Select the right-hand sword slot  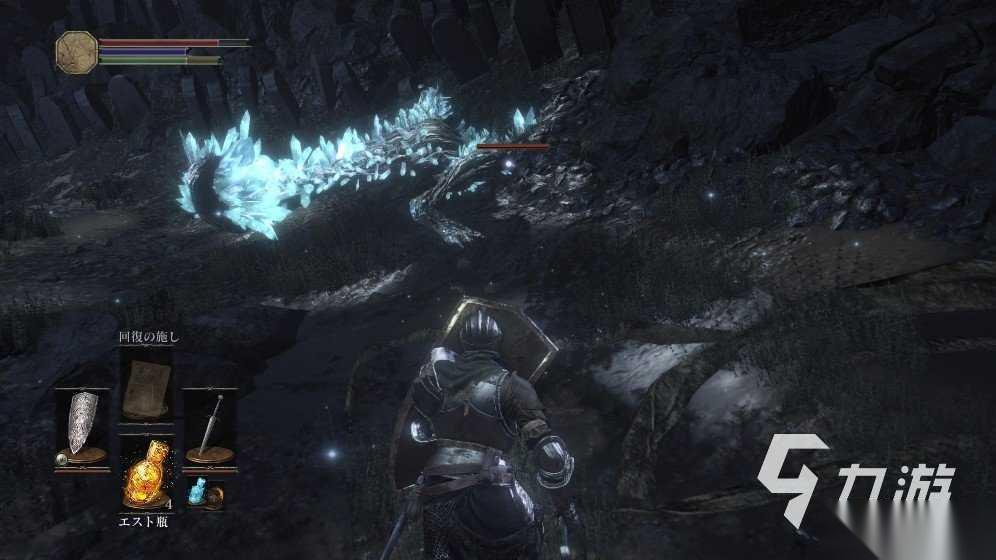[x=209, y=427]
